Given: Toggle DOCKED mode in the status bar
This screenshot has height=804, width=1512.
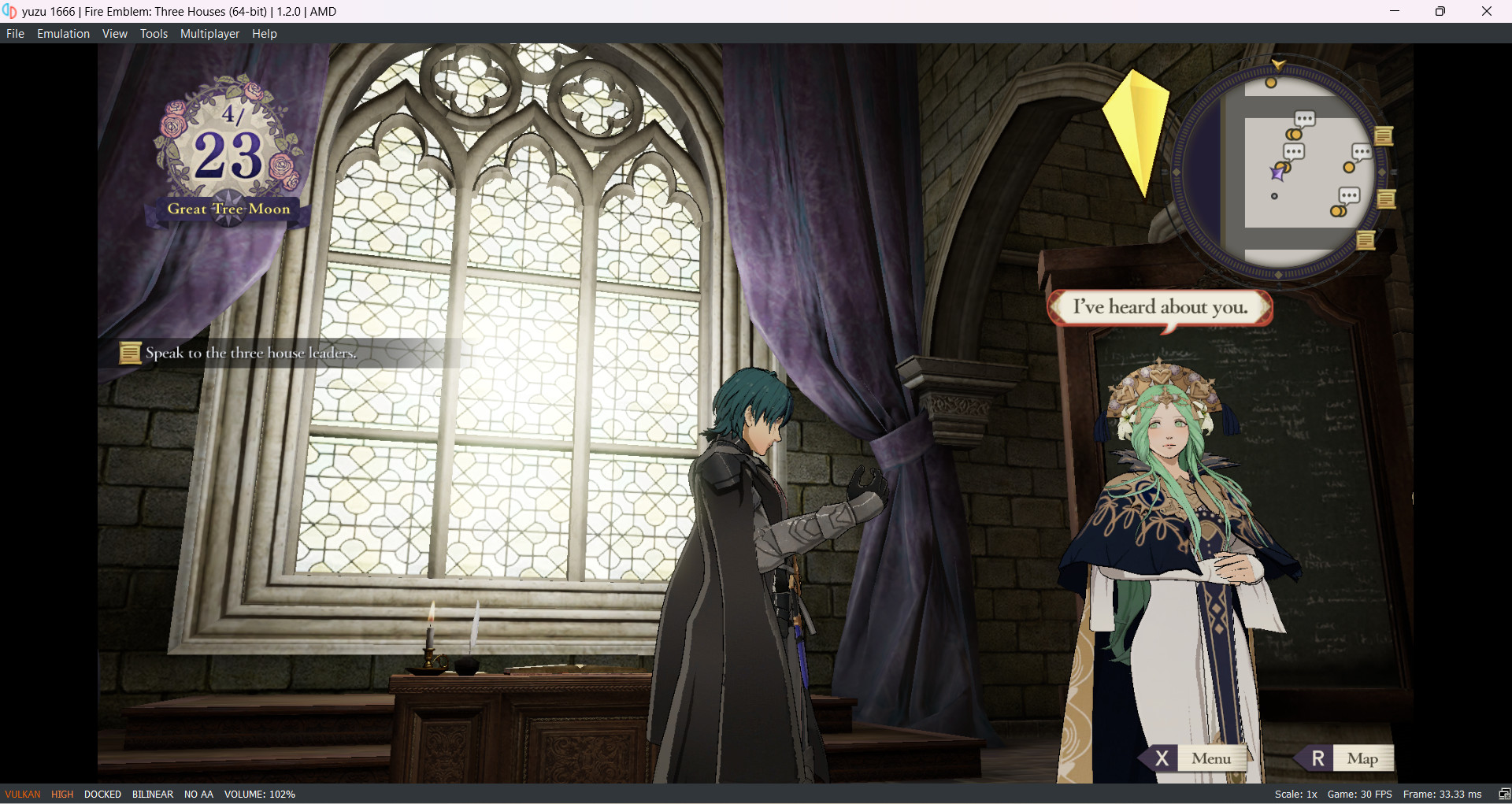Looking at the screenshot, I should (102, 794).
